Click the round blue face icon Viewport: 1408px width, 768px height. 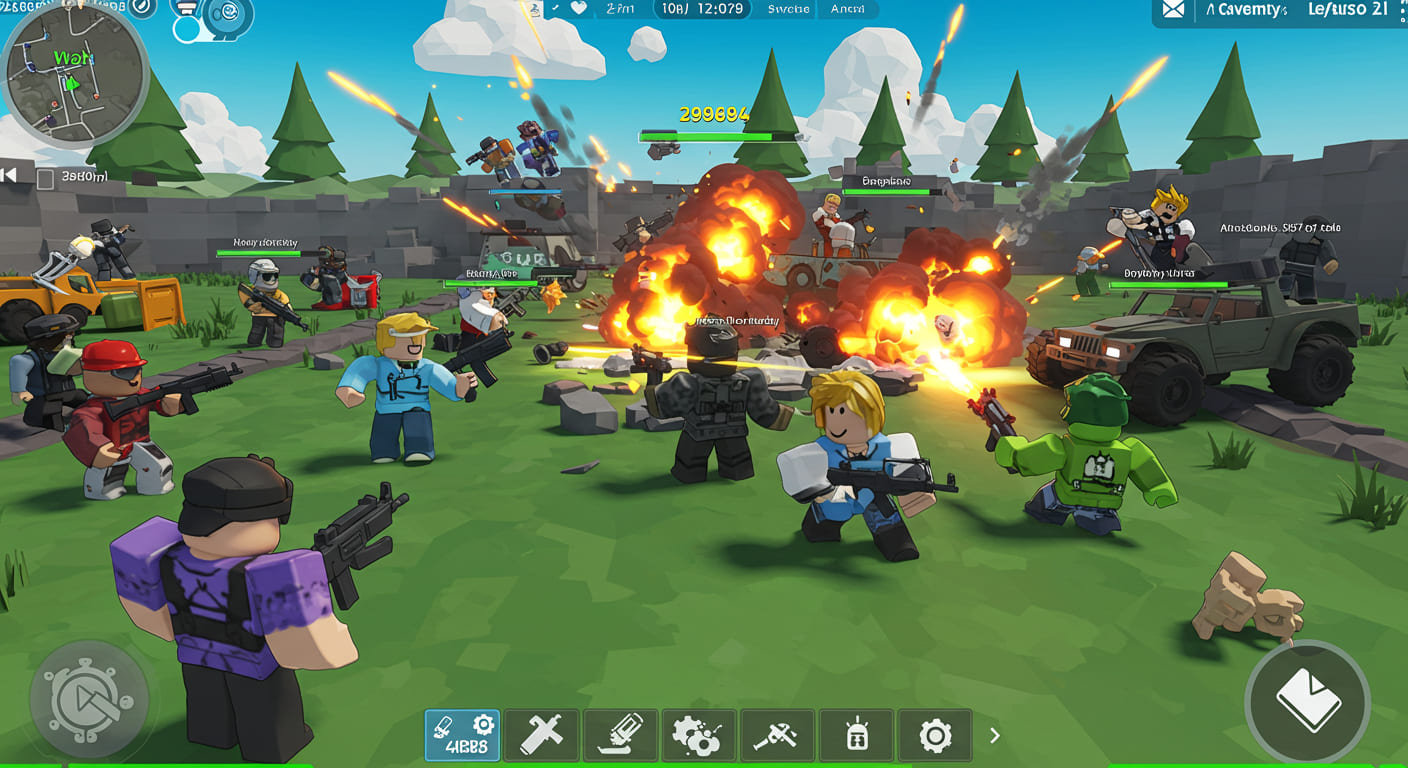click(x=227, y=14)
